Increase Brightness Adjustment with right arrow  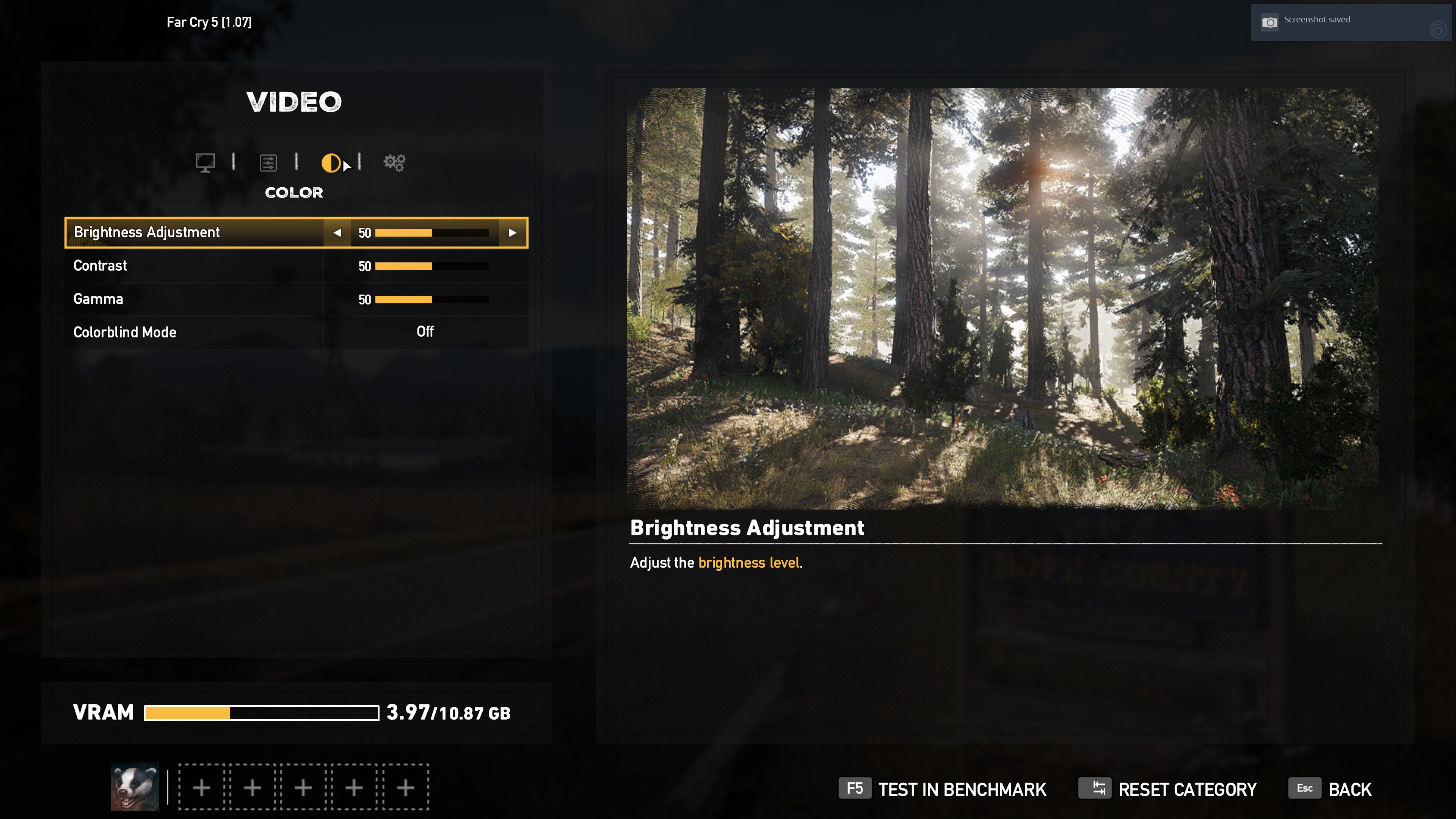click(512, 233)
